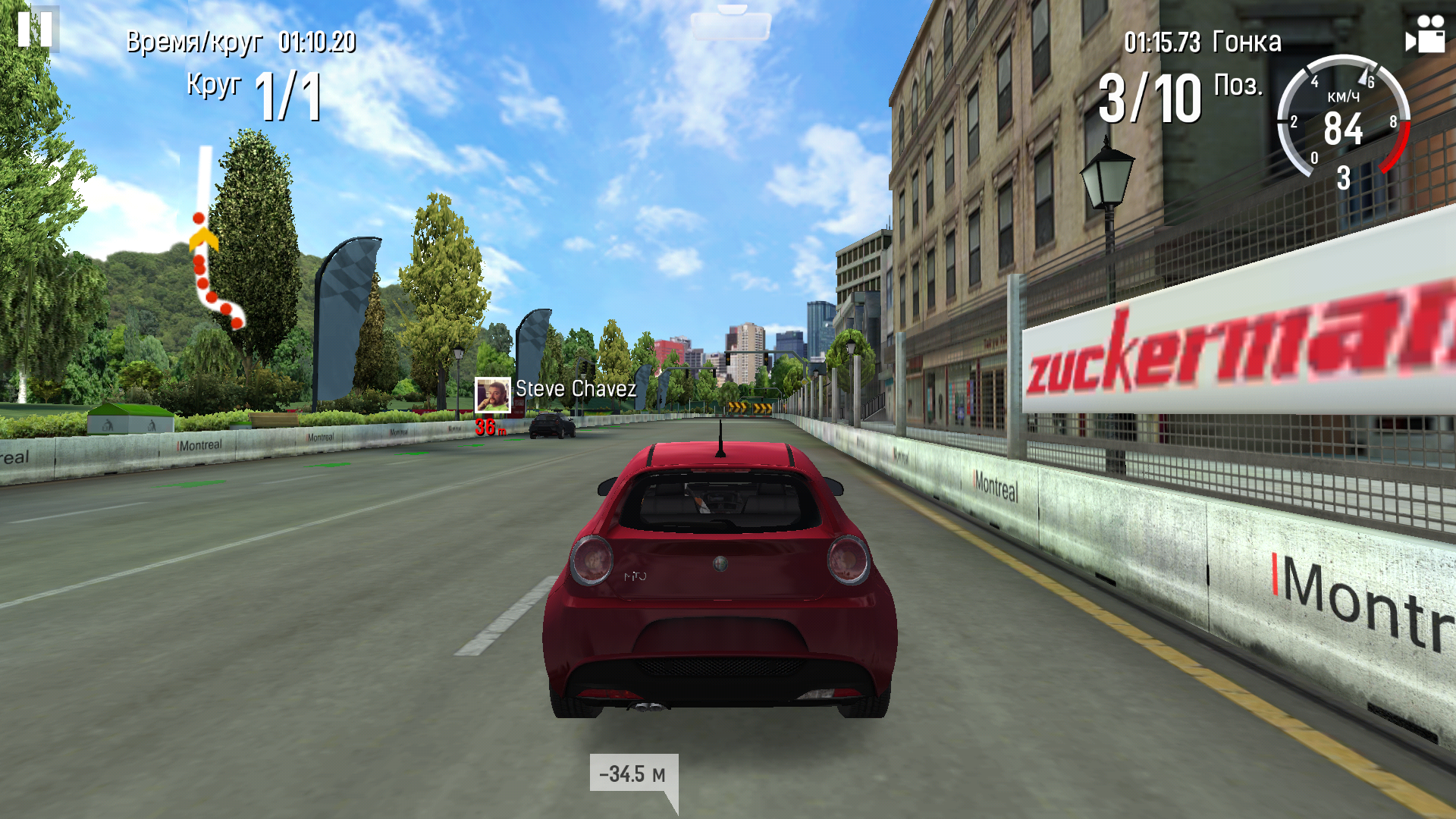Tap the yellow direction arrow on the minimap
The image size is (1456, 819).
(203, 237)
